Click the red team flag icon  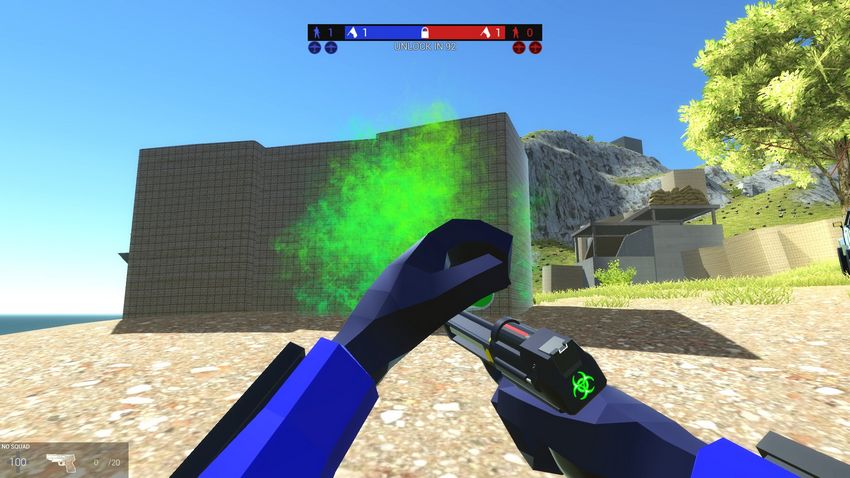[486, 32]
